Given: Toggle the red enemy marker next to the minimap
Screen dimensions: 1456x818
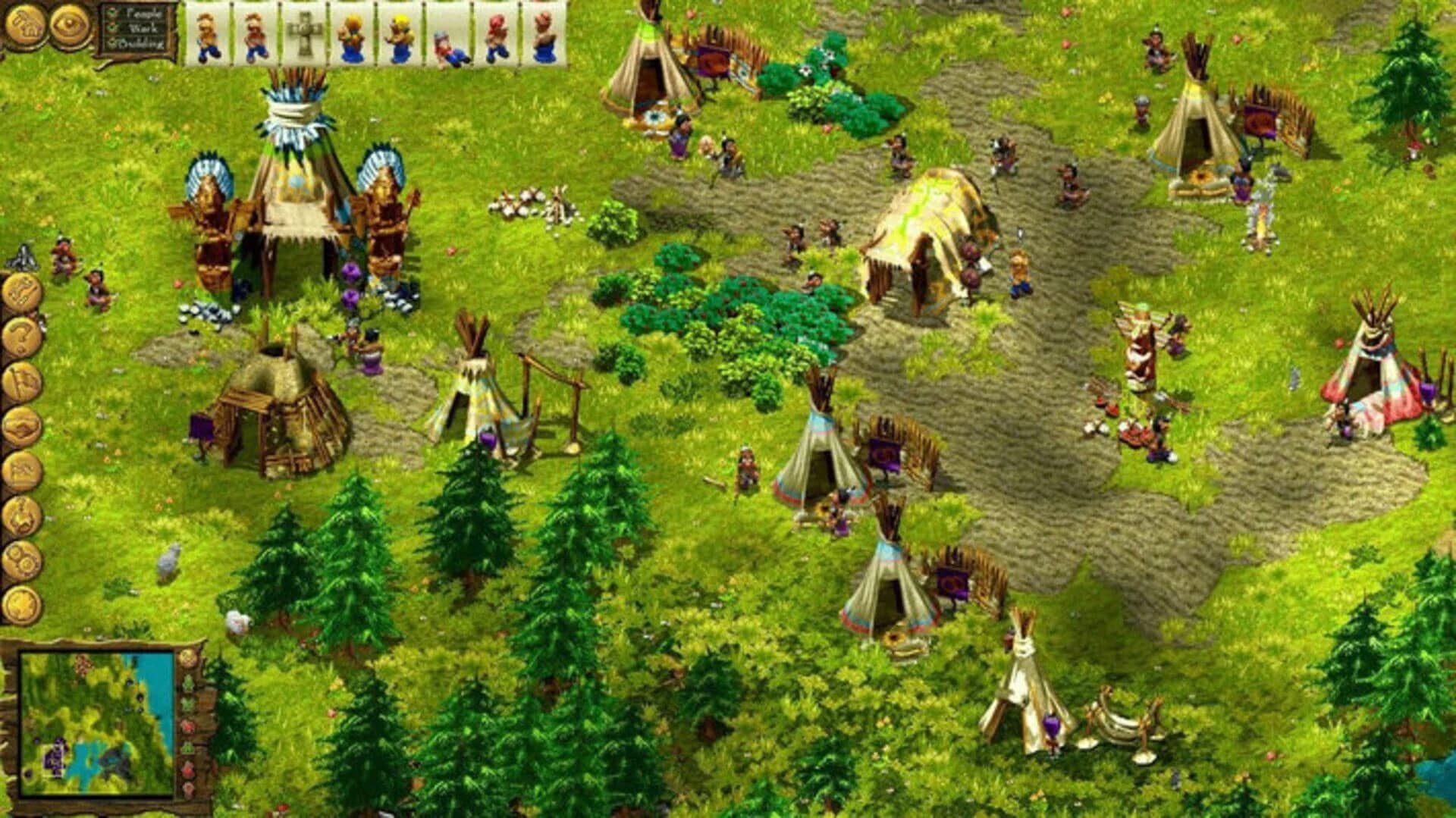Looking at the screenshot, I should [188, 726].
